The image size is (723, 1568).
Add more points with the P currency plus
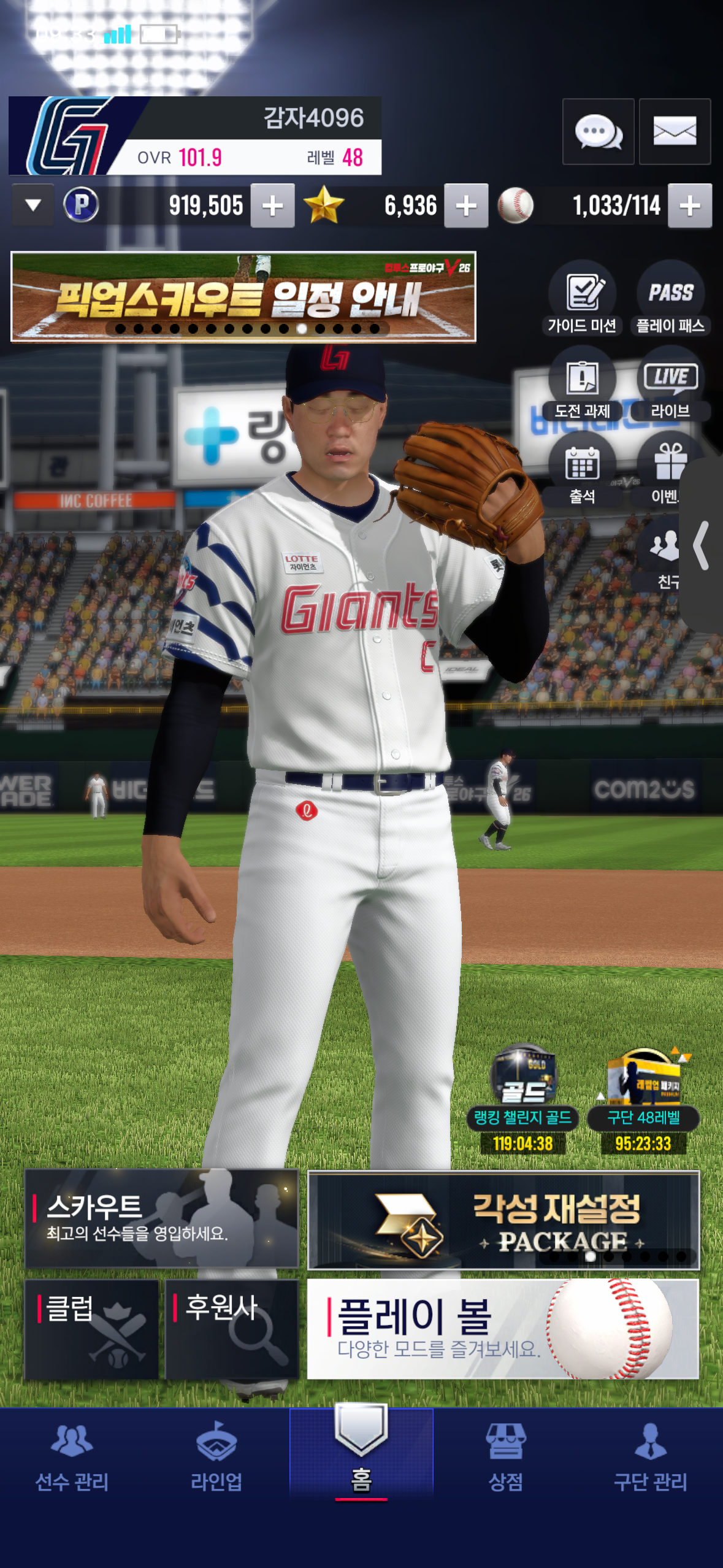(x=273, y=206)
